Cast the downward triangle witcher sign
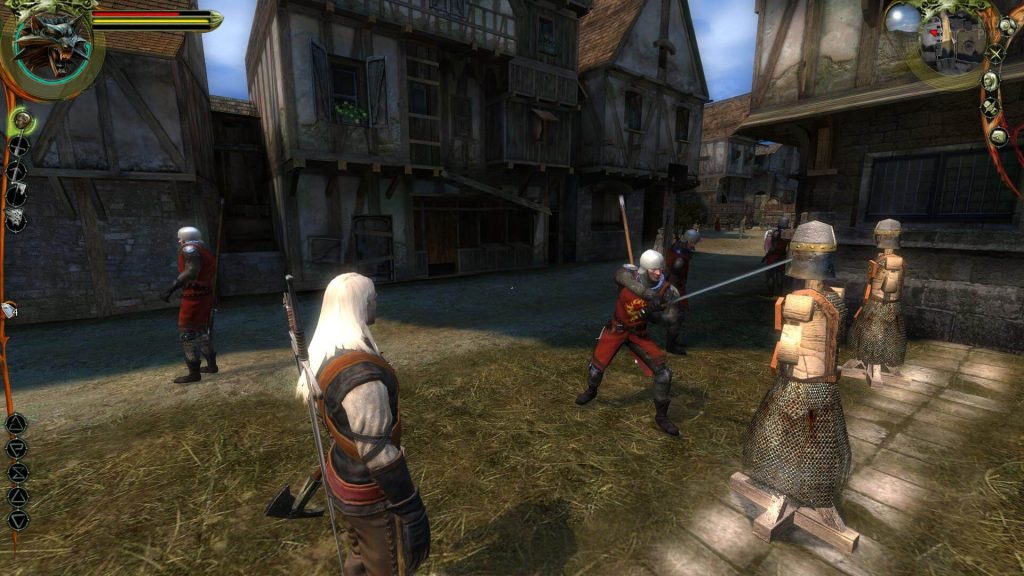This screenshot has height=576, width=1024. coord(18,520)
